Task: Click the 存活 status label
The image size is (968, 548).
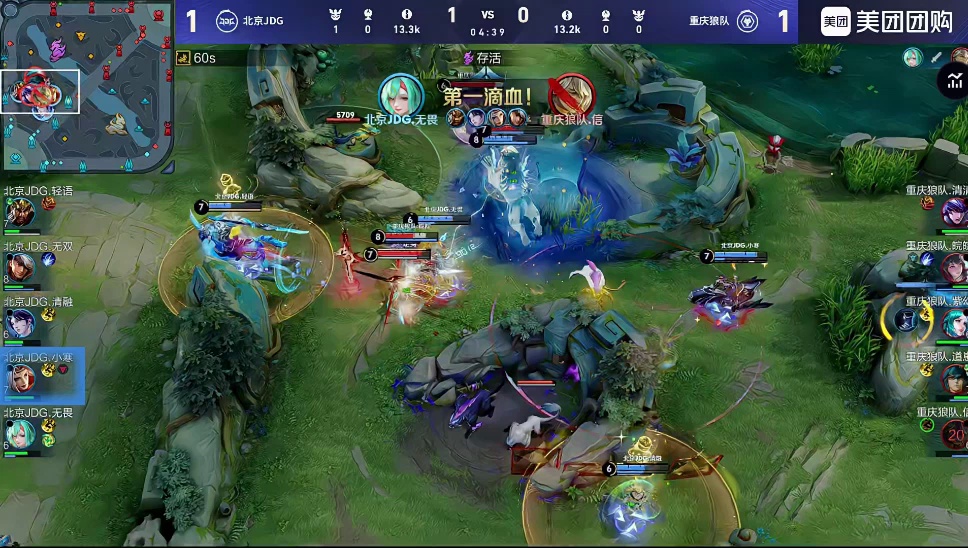Action: pyautogui.click(x=481, y=59)
